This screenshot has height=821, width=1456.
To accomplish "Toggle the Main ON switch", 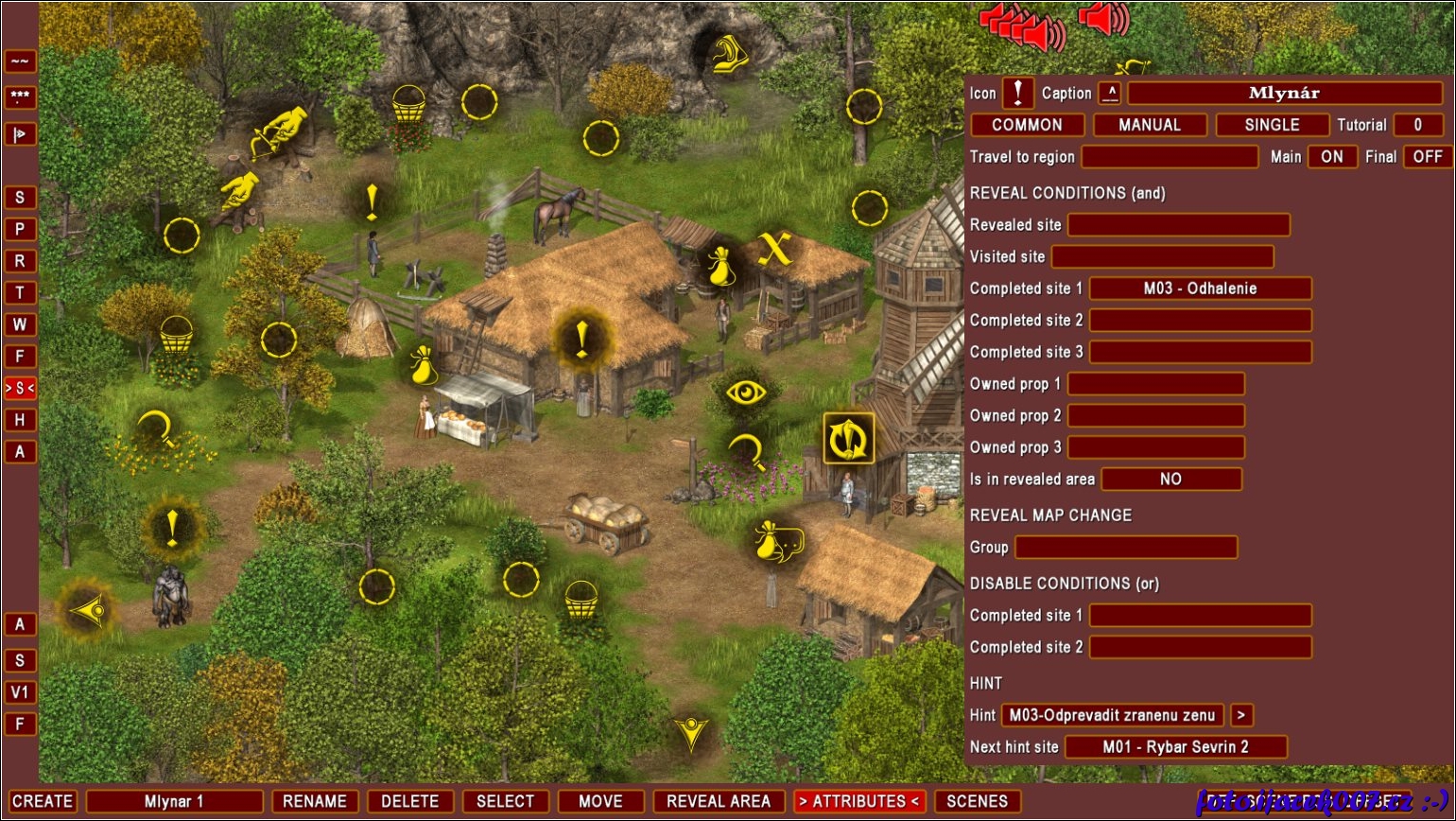I will click(1332, 157).
